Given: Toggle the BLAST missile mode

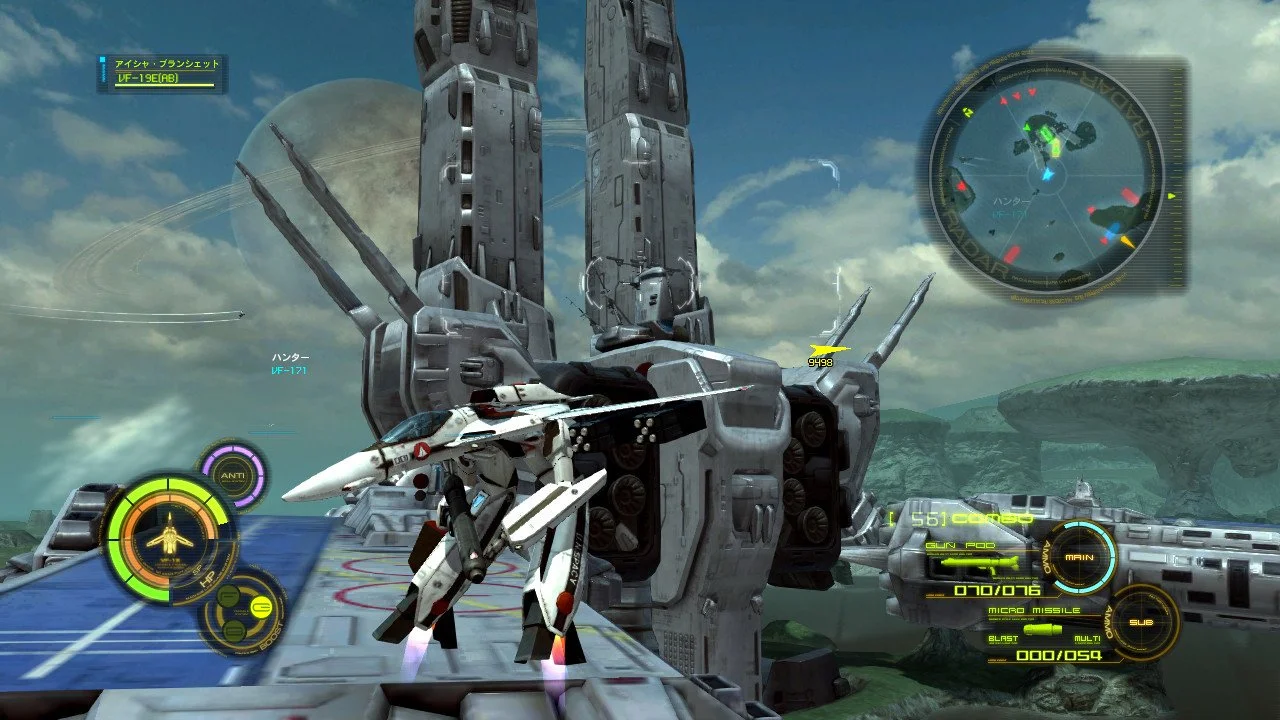Looking at the screenshot, I should point(1002,638).
